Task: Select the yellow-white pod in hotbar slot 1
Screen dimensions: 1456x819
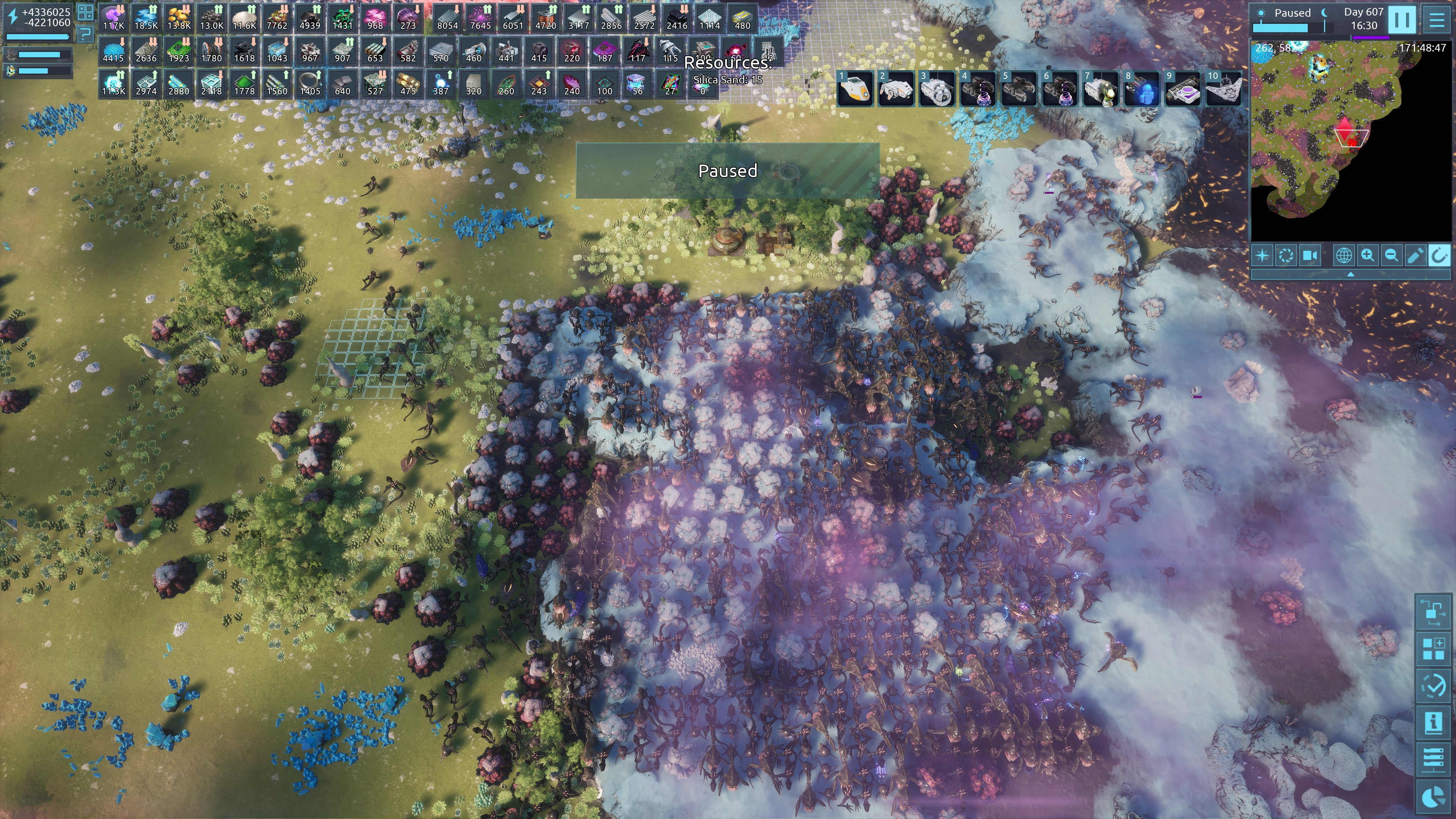Action: tap(855, 89)
